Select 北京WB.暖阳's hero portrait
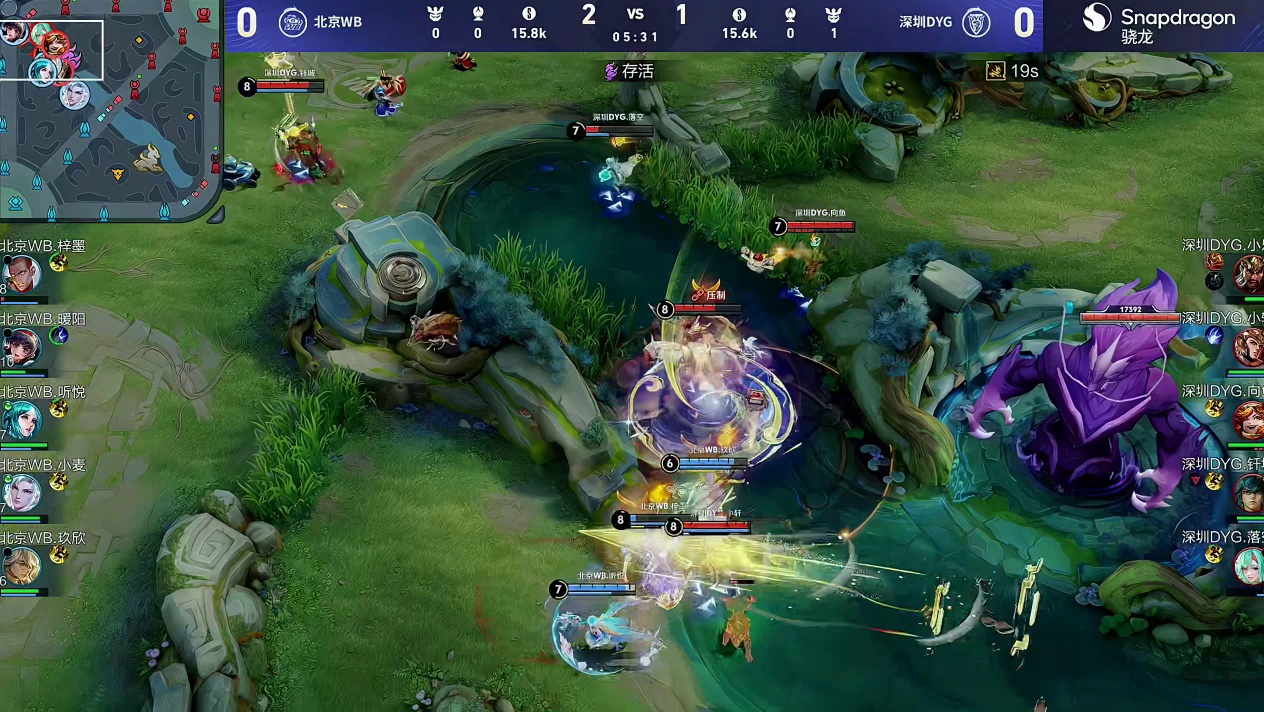Screen dimensions: 1264x712 (20, 346)
